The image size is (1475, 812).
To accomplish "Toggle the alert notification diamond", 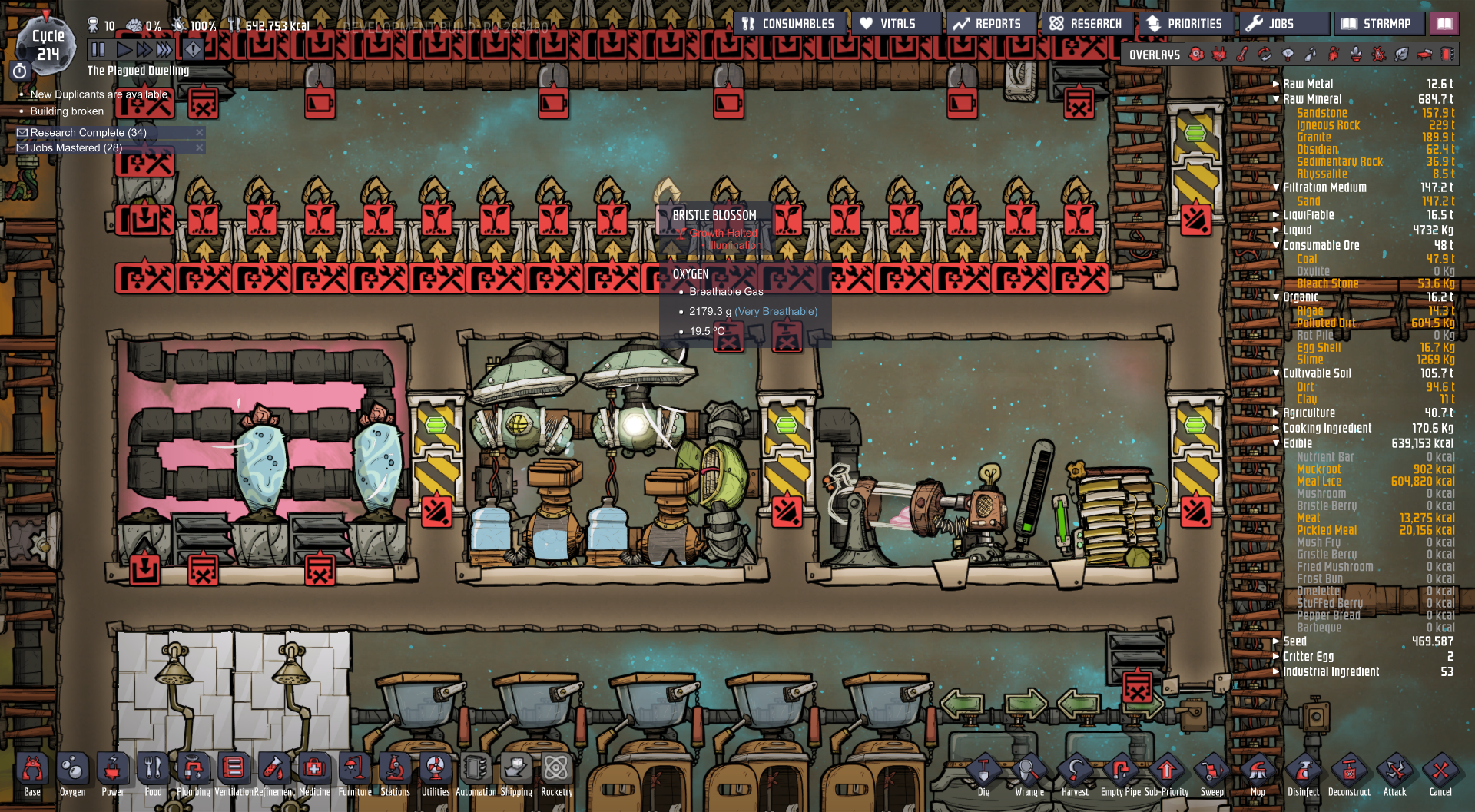I will coord(193,49).
